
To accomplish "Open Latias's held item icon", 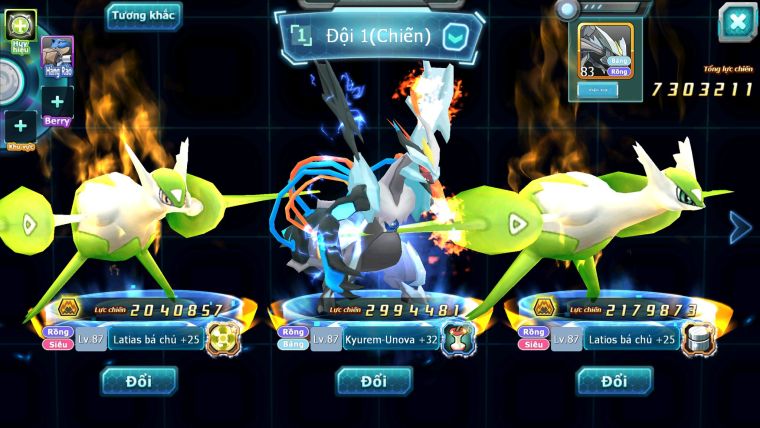I will click(x=222, y=339).
